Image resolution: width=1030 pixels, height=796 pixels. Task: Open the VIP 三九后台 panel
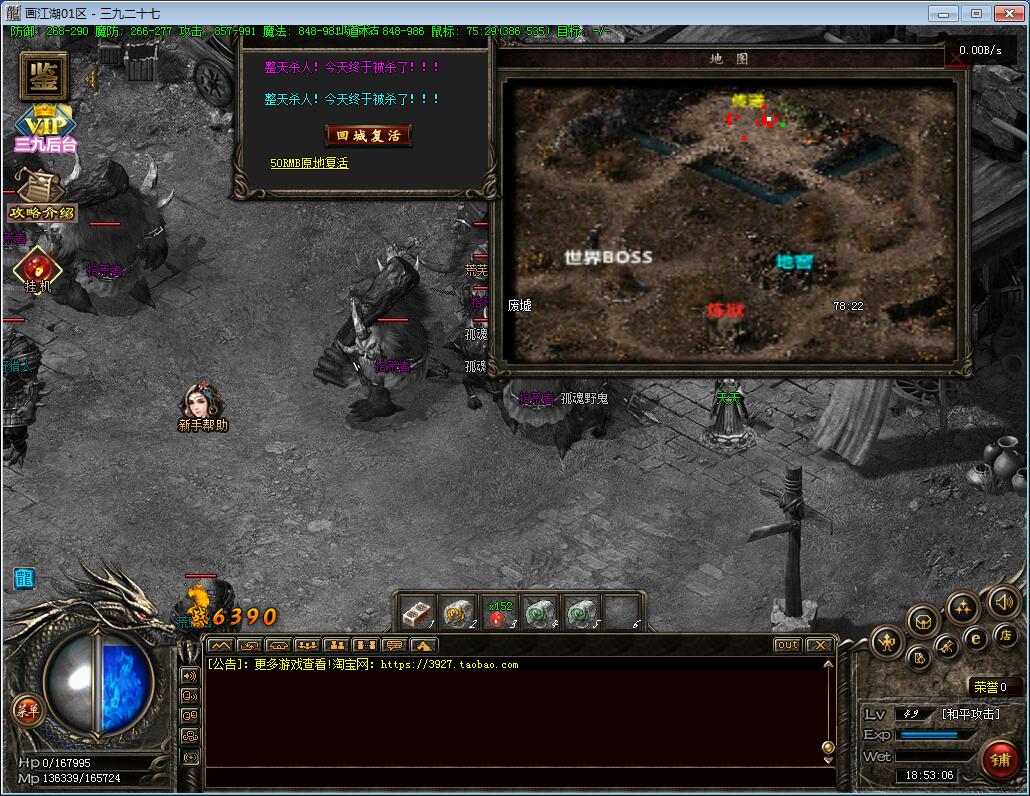coord(45,129)
